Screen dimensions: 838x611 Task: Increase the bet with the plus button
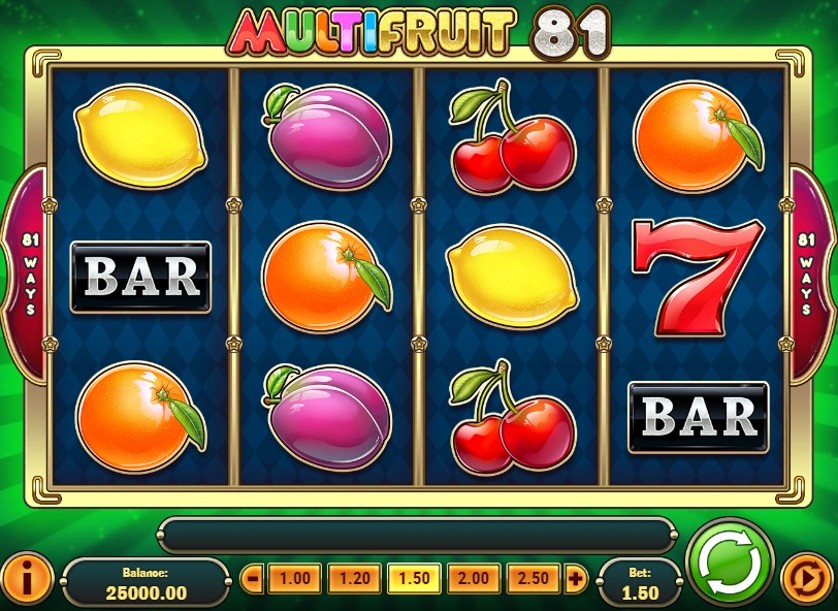[x=575, y=578]
